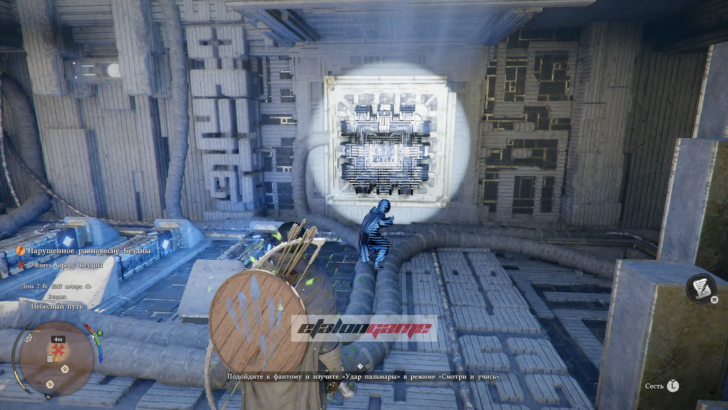Open the circular minimap

point(57,358)
